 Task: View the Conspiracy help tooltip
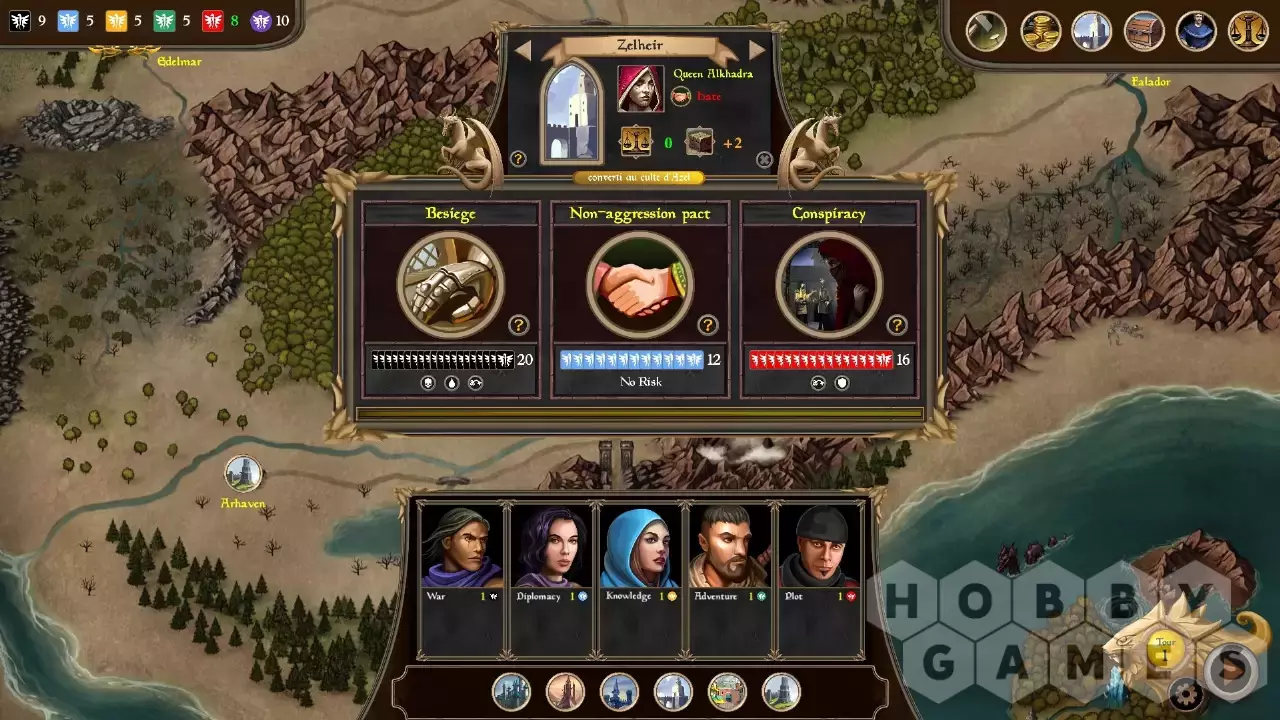pyautogui.click(x=897, y=325)
